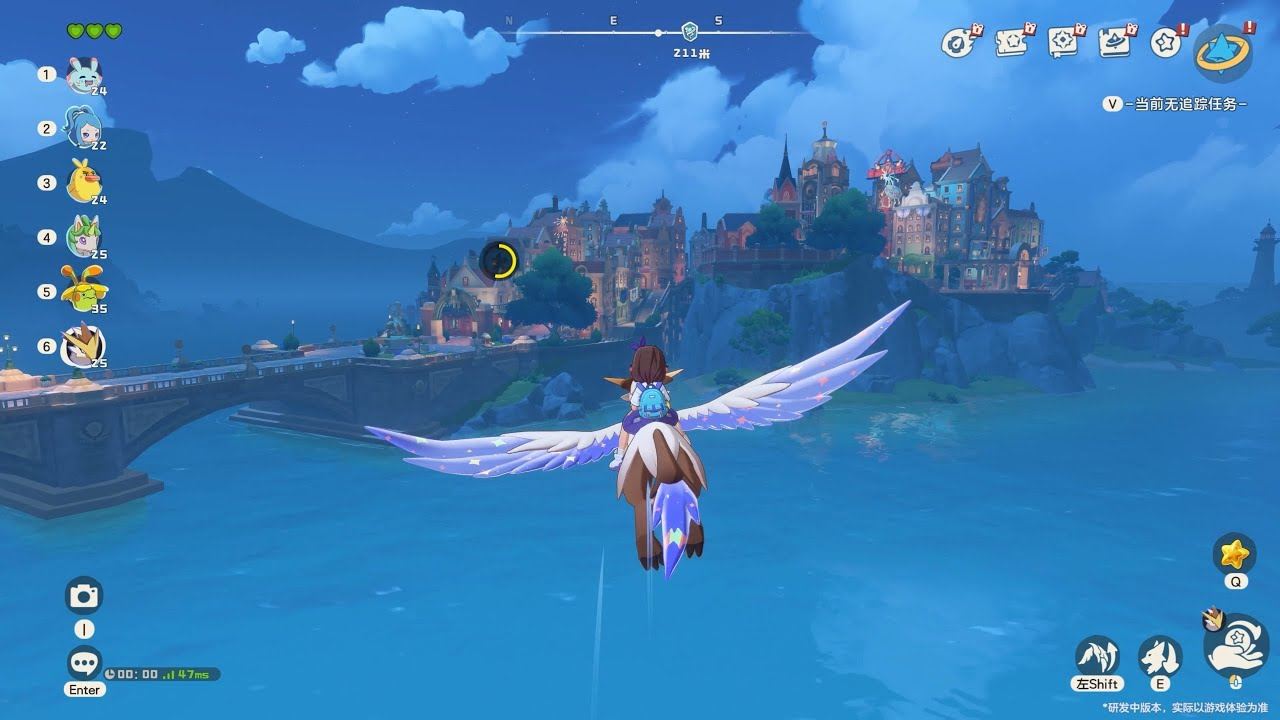Open the blue star ring main menu
This screenshot has width=1280, height=720.
[x=1223, y=52]
